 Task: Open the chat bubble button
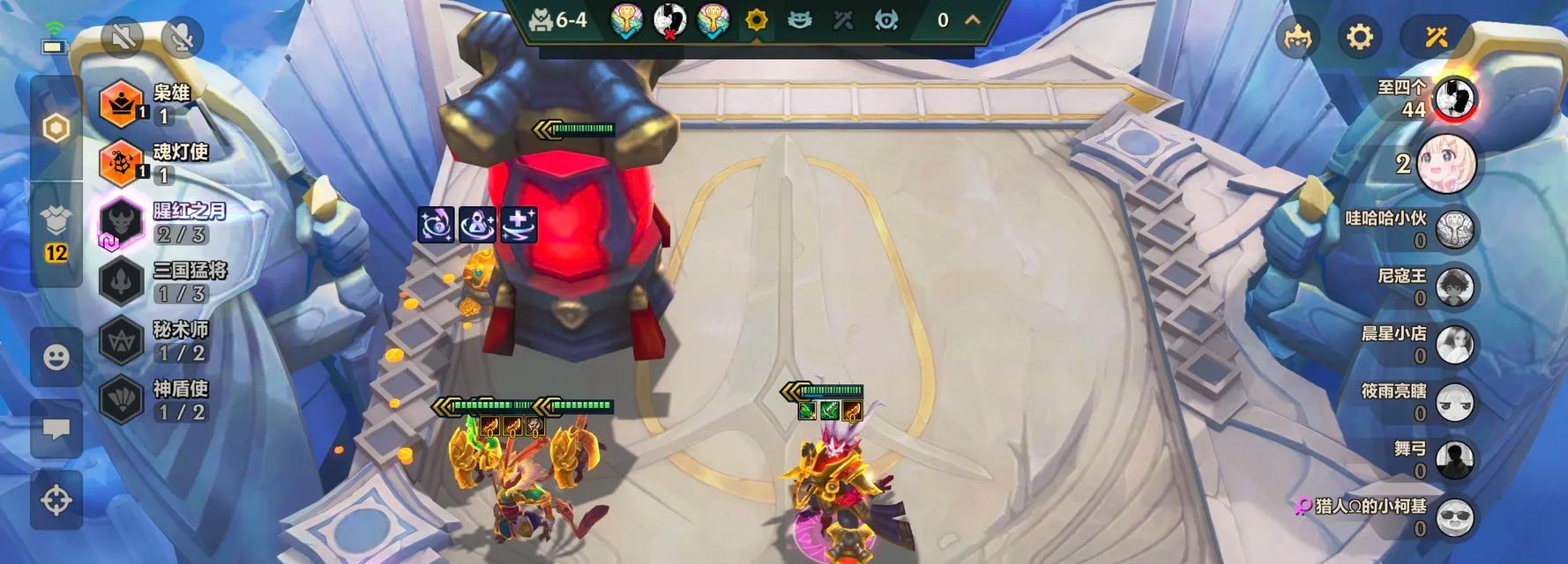tap(56, 429)
